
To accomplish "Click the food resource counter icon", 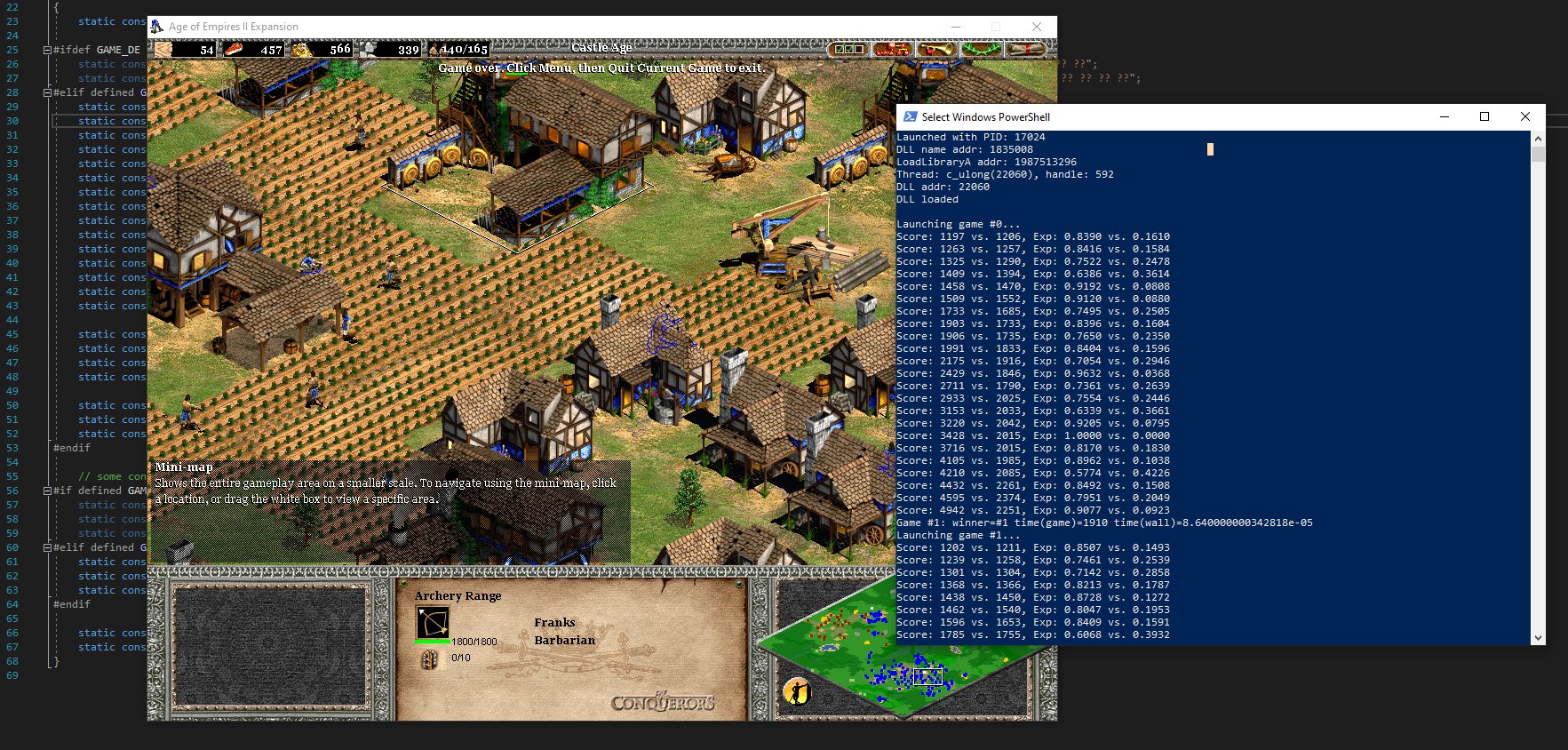I will click(x=235, y=50).
